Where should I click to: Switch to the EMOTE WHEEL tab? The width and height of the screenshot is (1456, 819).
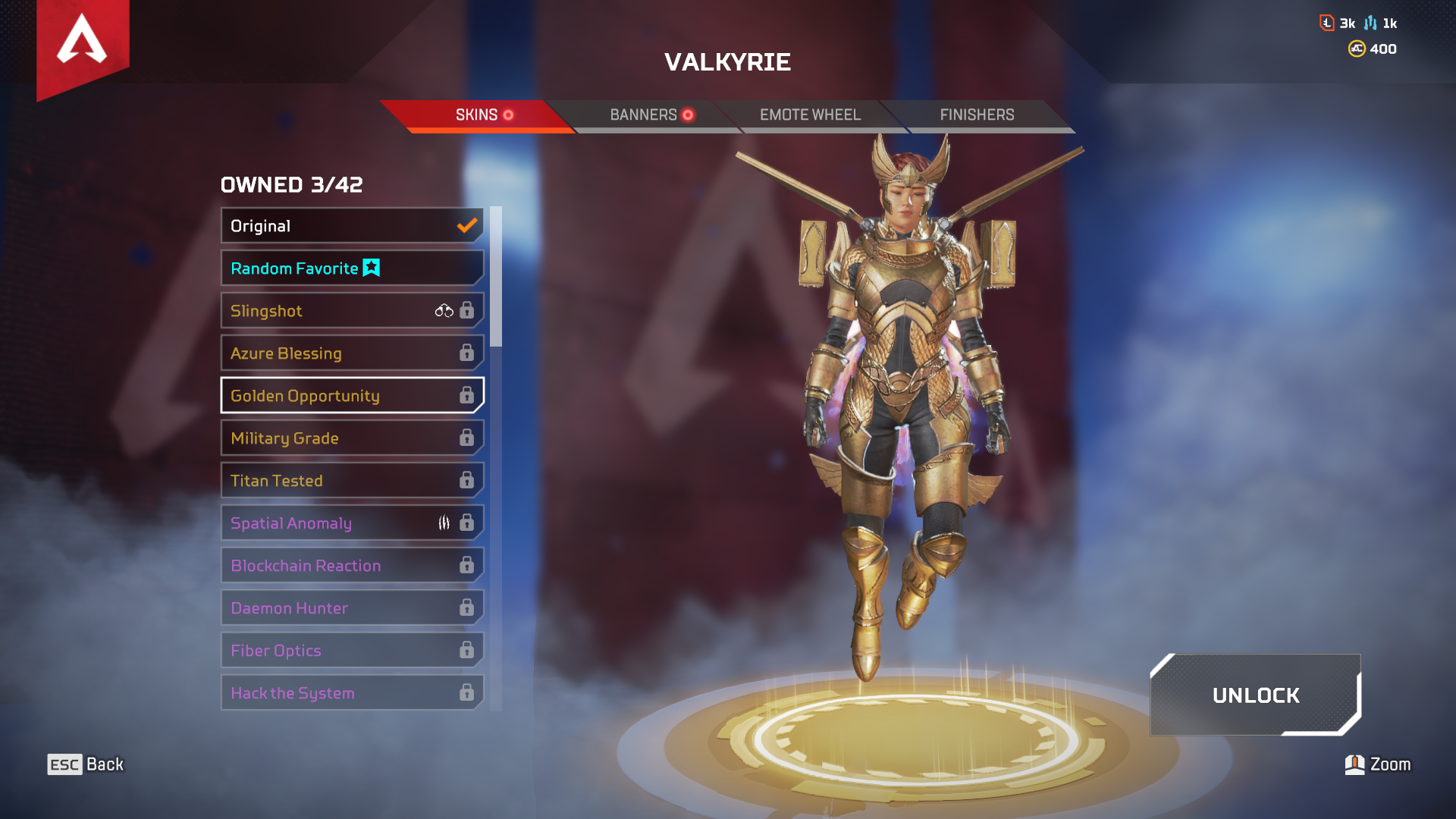810,115
